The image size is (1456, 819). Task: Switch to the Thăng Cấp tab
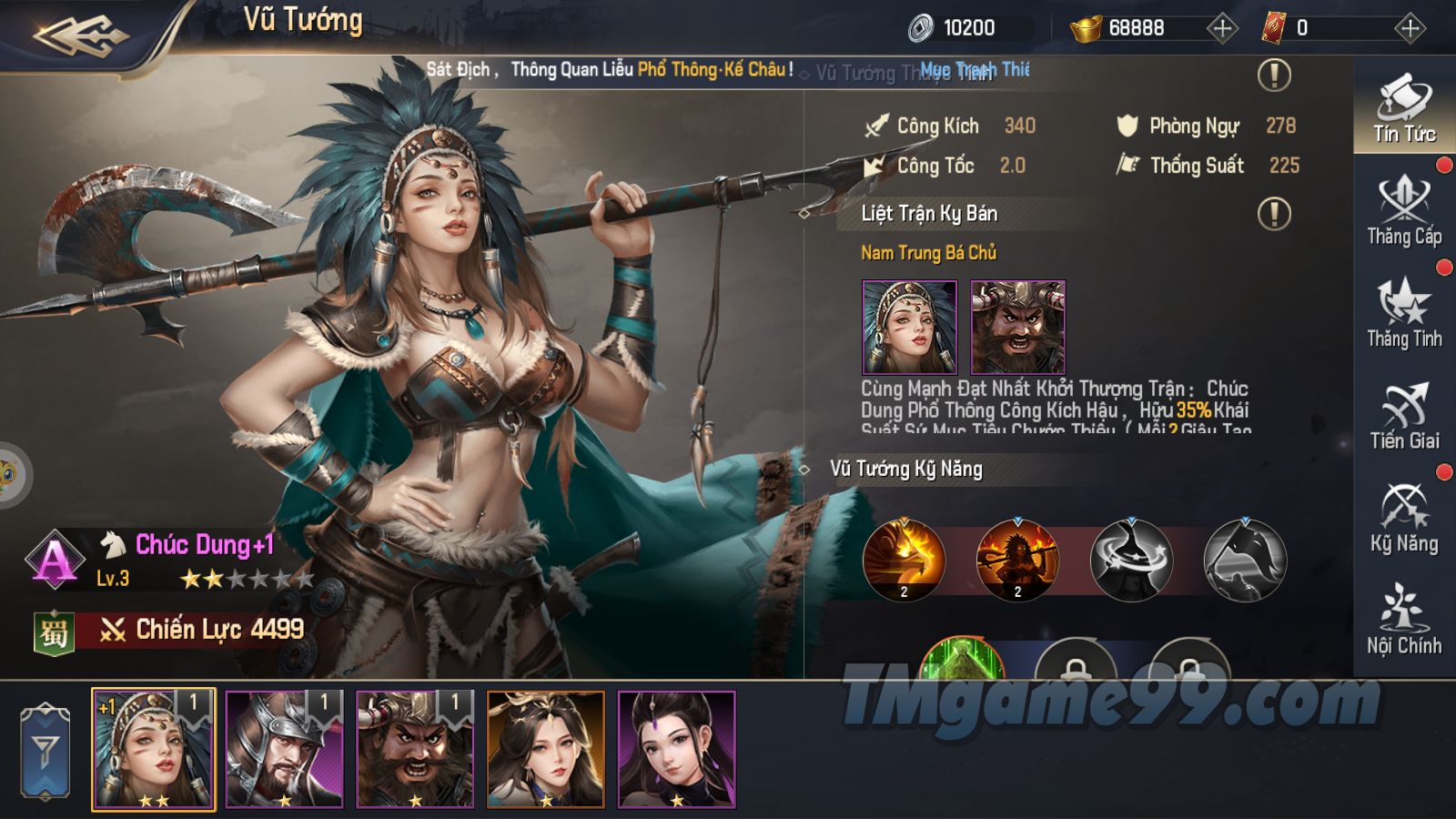[x=1404, y=212]
